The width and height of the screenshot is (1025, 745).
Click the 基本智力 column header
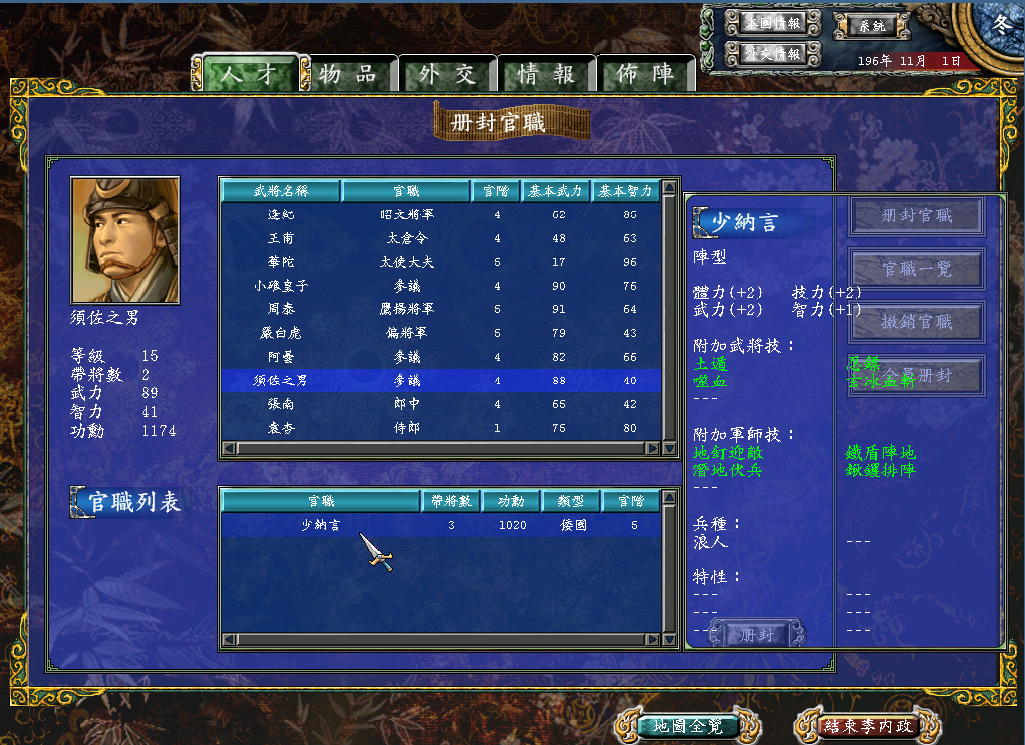point(625,190)
